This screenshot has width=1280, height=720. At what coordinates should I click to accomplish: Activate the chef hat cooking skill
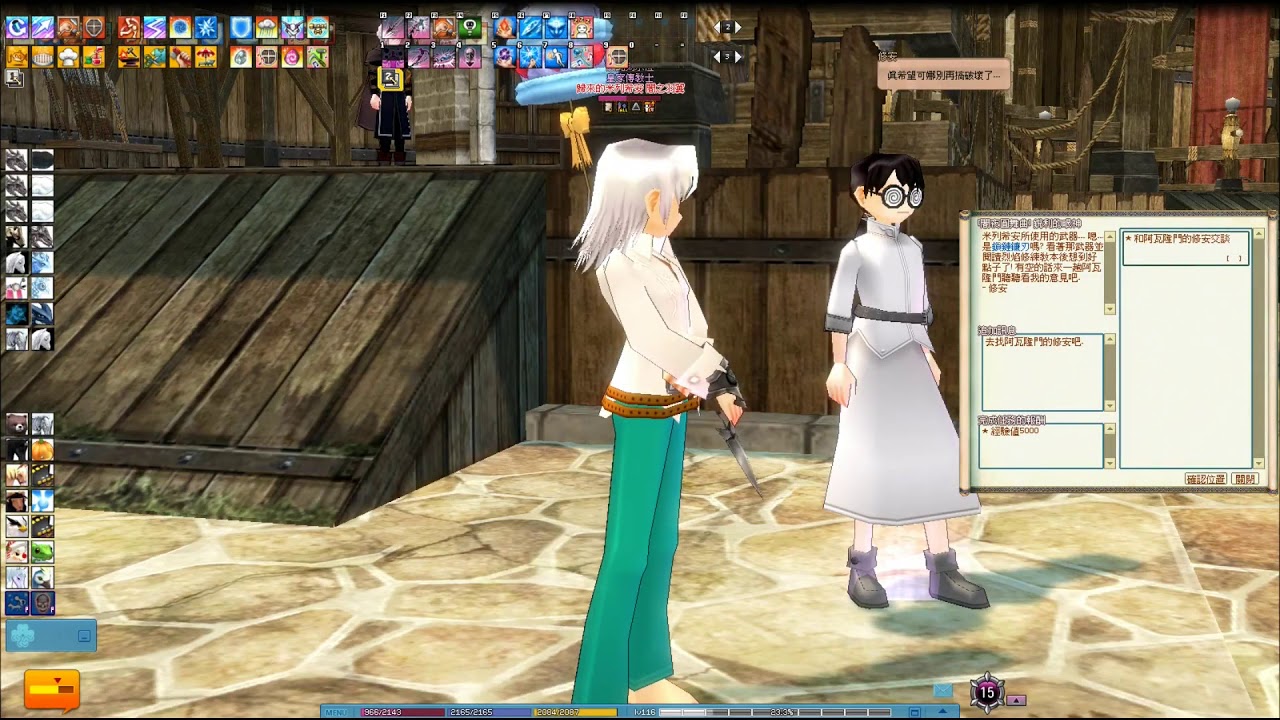click(68, 57)
